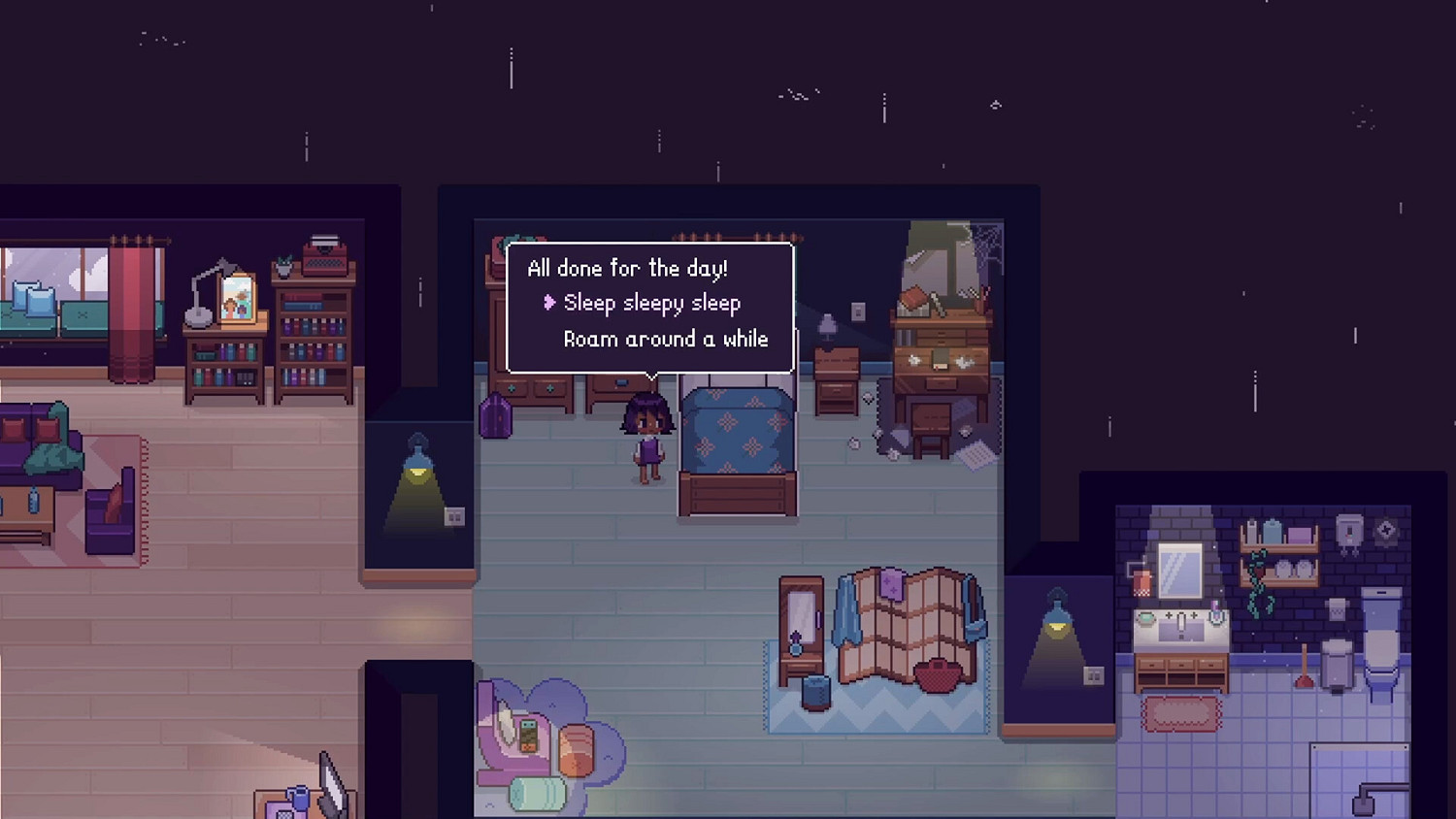Open the bathroom sink cabinet drawer
This screenshot has width=1456, height=819.
(x=1179, y=663)
